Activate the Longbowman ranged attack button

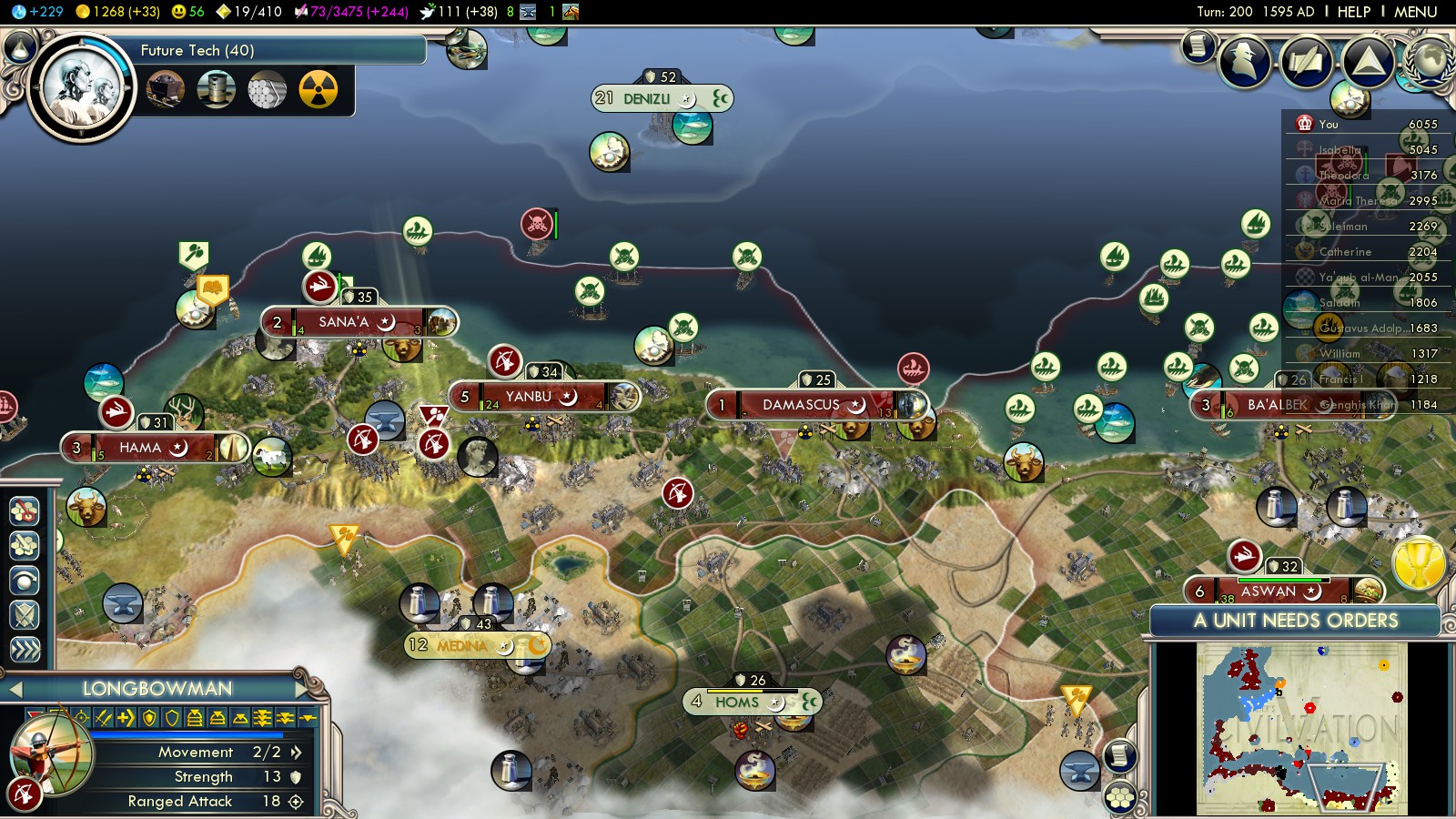pyautogui.click(x=25, y=794)
